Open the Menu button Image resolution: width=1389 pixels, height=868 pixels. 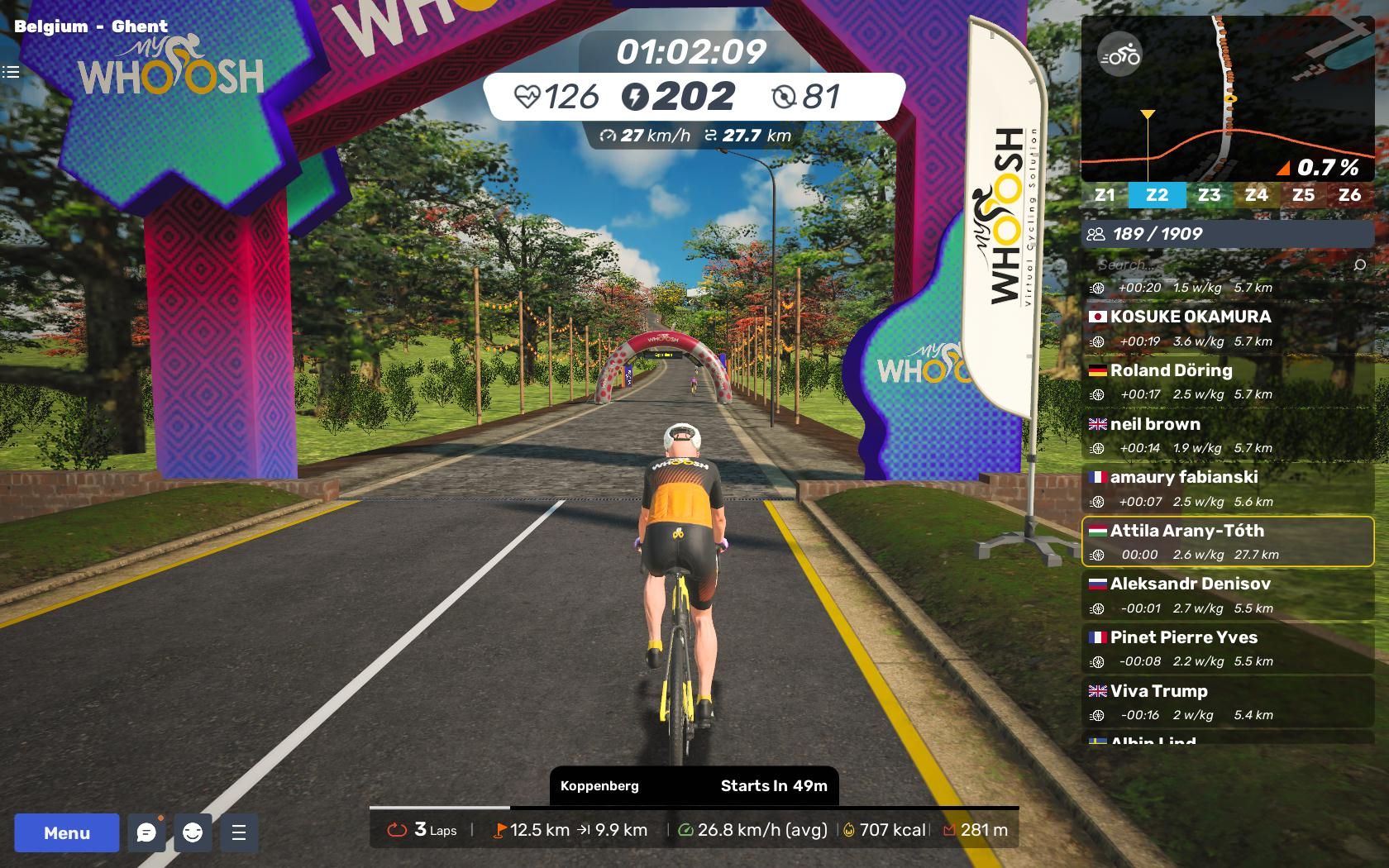(x=66, y=832)
